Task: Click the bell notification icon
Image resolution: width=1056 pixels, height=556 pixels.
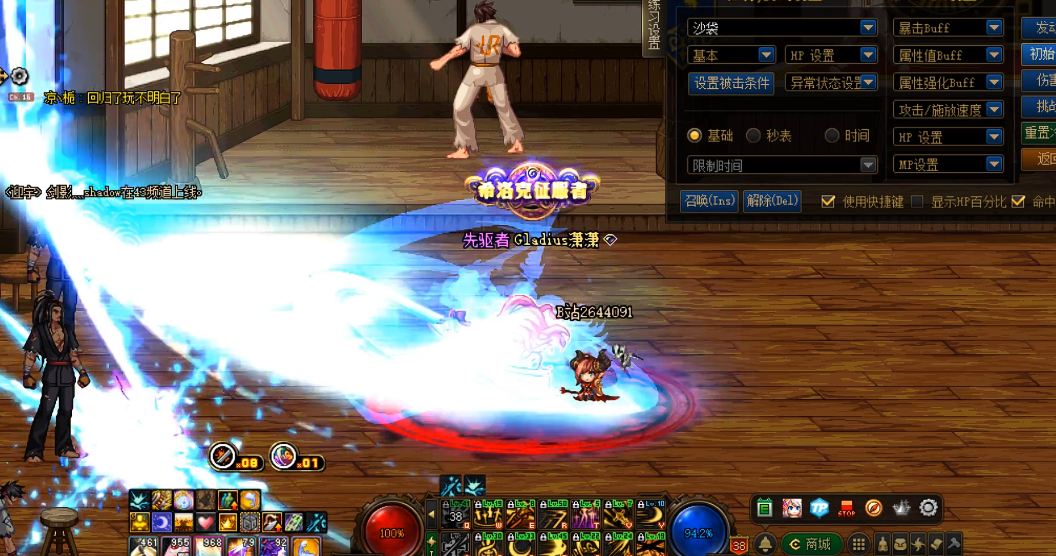Action: pos(766,544)
